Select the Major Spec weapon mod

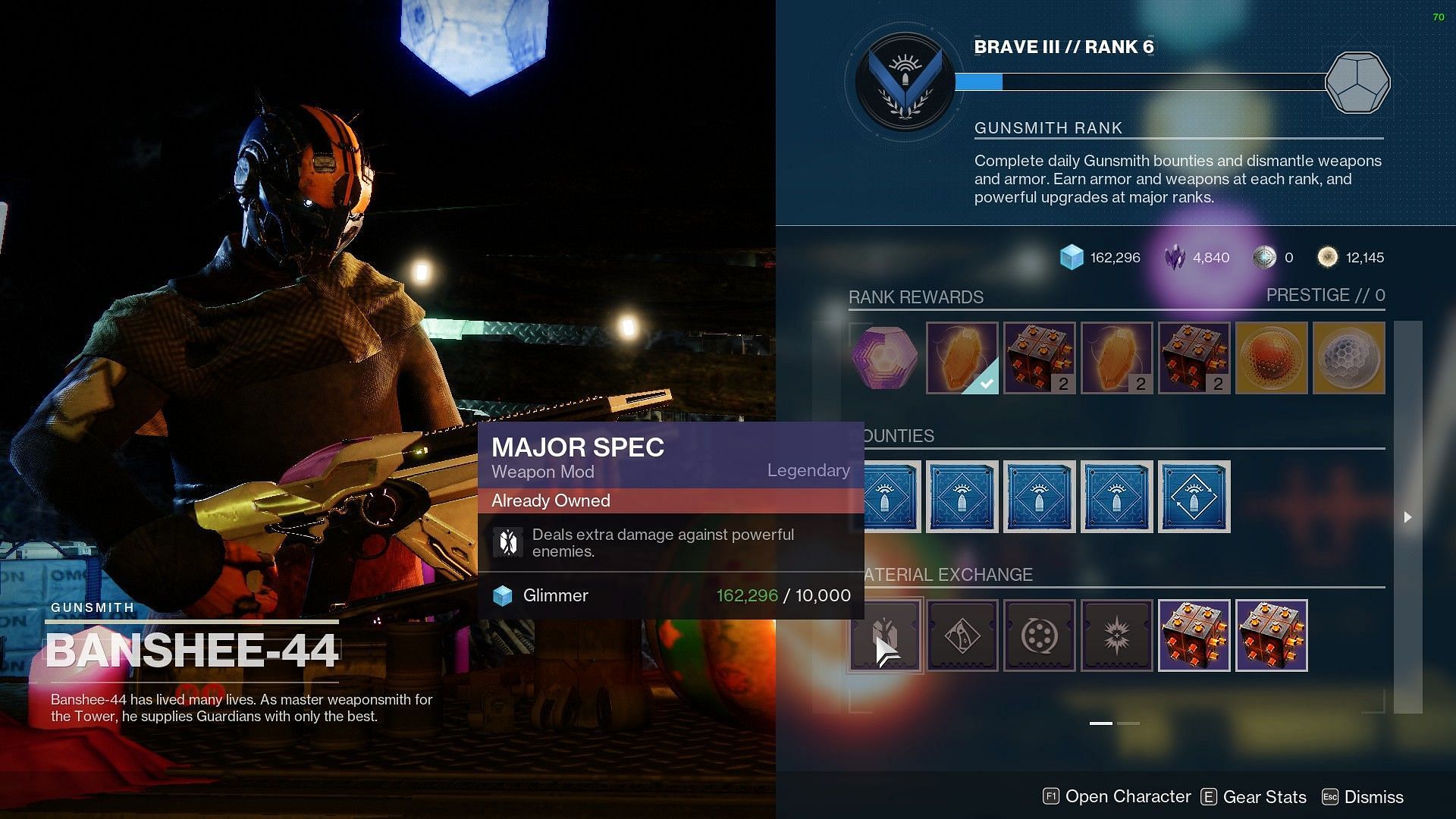click(x=885, y=635)
